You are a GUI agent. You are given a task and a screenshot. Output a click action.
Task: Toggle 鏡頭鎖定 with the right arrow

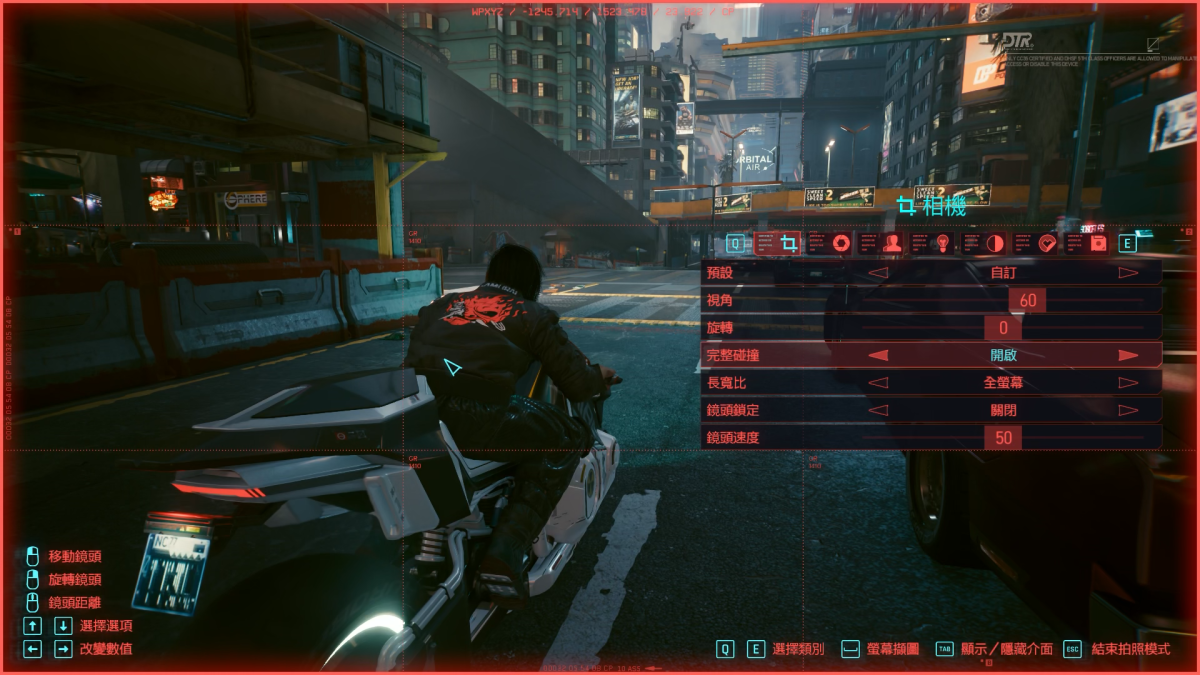1128,409
